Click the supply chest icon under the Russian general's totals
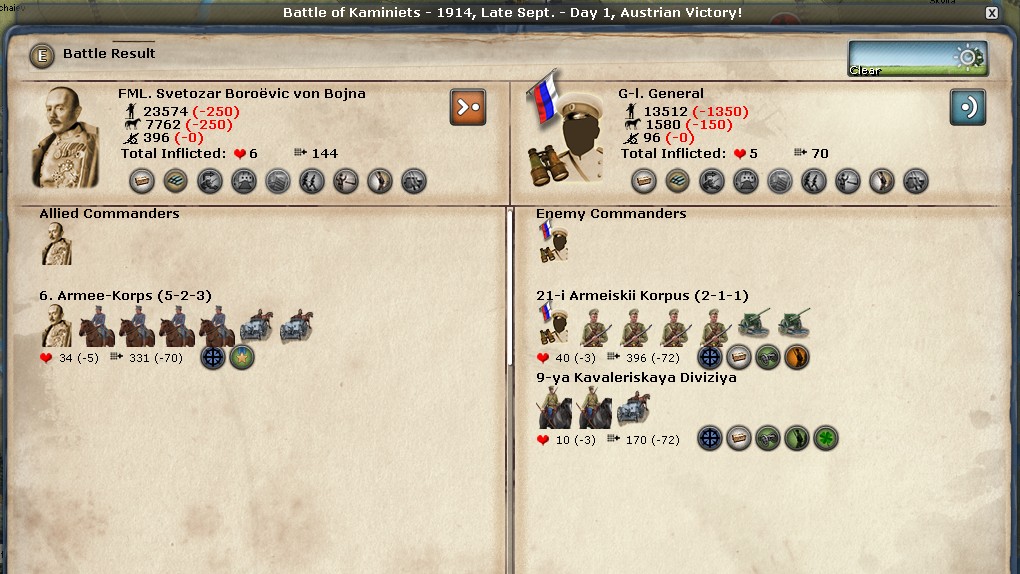The height and width of the screenshot is (574, 1020). pyautogui.click(x=644, y=181)
